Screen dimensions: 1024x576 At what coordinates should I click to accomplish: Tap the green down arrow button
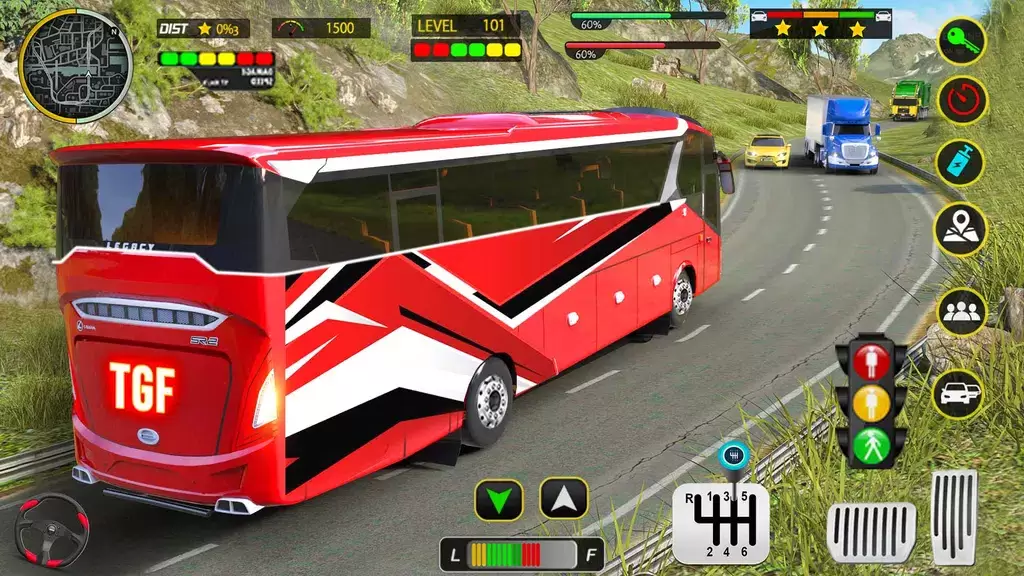(x=499, y=499)
